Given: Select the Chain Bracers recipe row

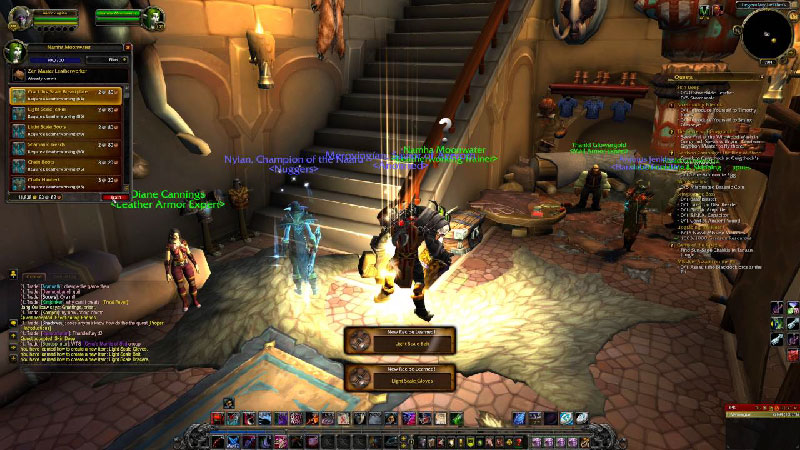Looking at the screenshot, I should tap(65, 181).
